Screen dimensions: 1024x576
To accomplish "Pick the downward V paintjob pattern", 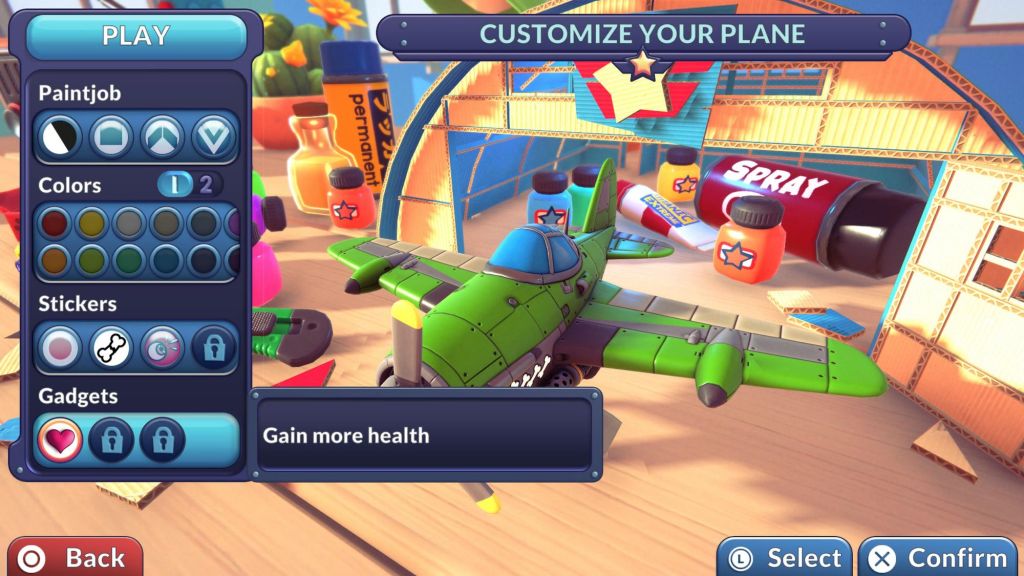I will 213,136.
